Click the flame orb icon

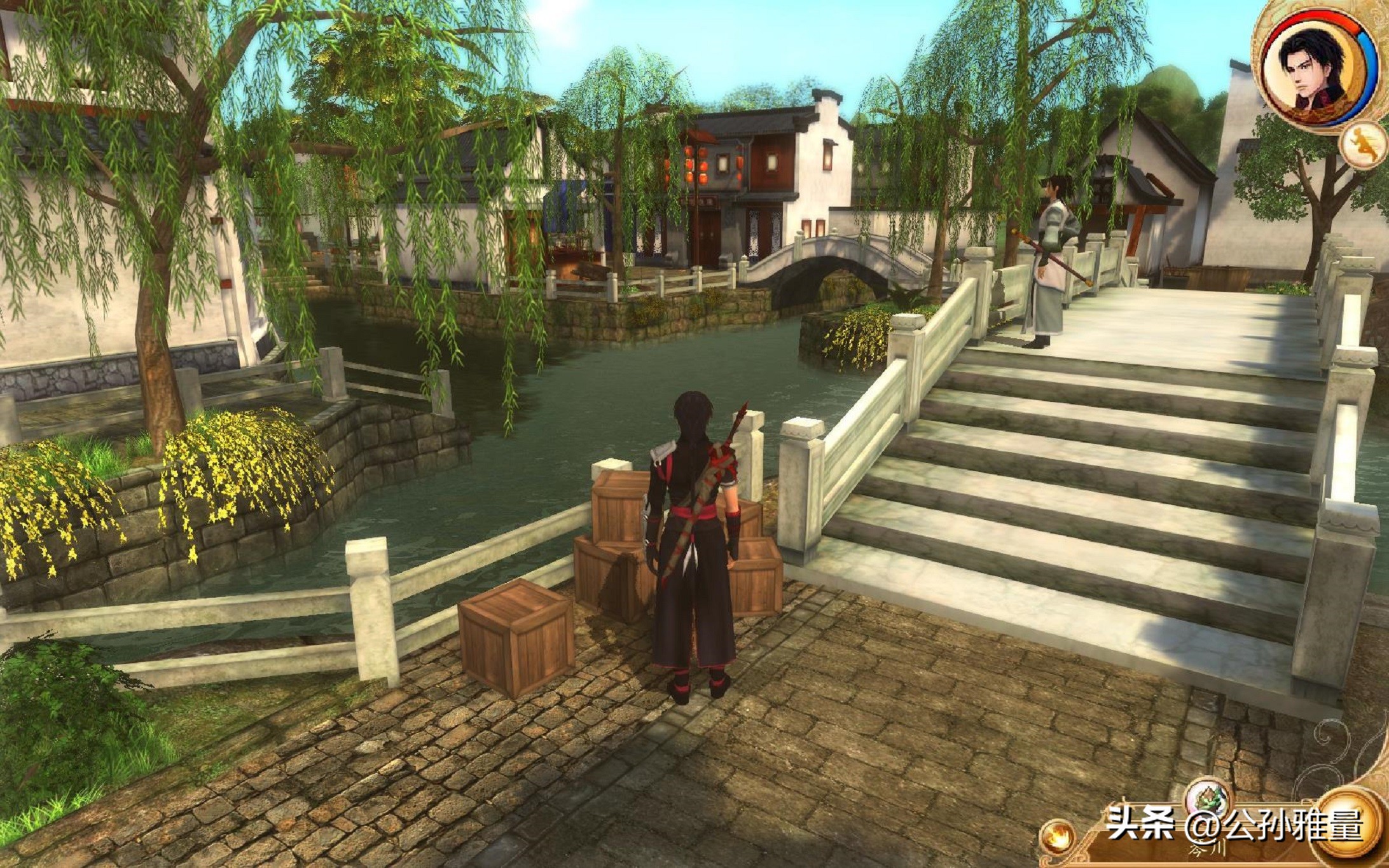1058,837
